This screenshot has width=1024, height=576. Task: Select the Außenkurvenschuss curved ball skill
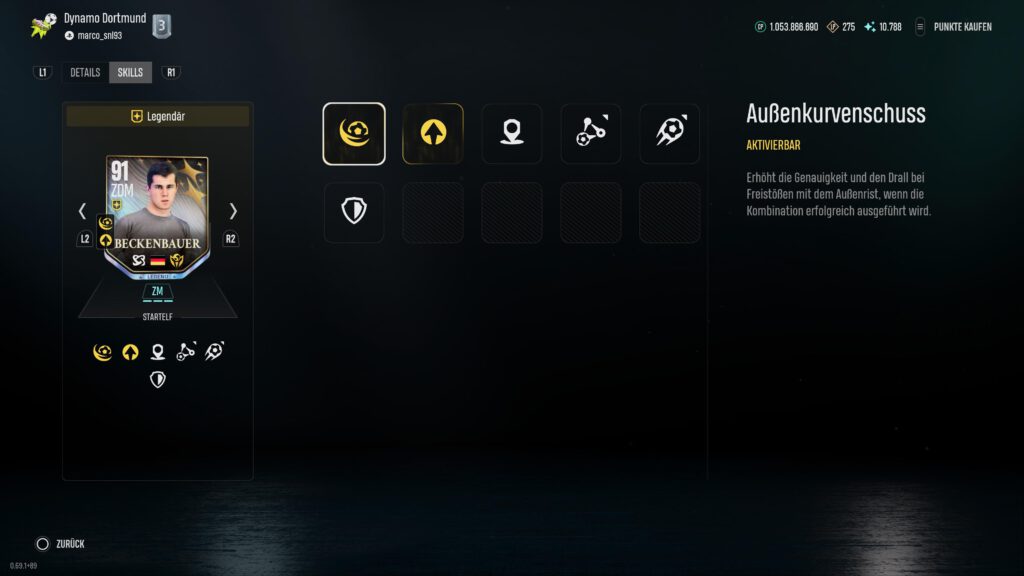[354, 133]
